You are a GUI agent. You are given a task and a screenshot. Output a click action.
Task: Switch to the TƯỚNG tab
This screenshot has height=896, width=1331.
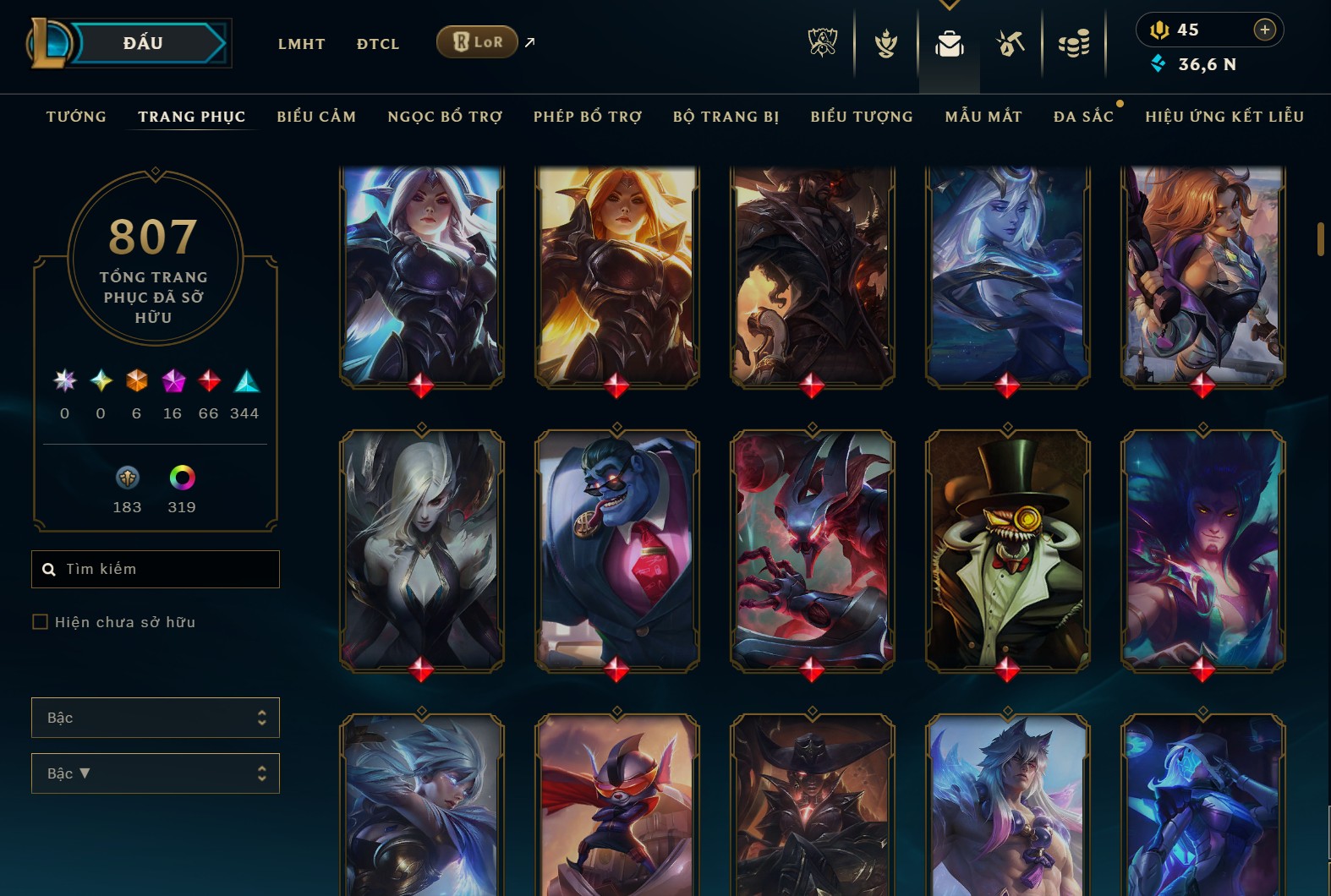(76, 117)
